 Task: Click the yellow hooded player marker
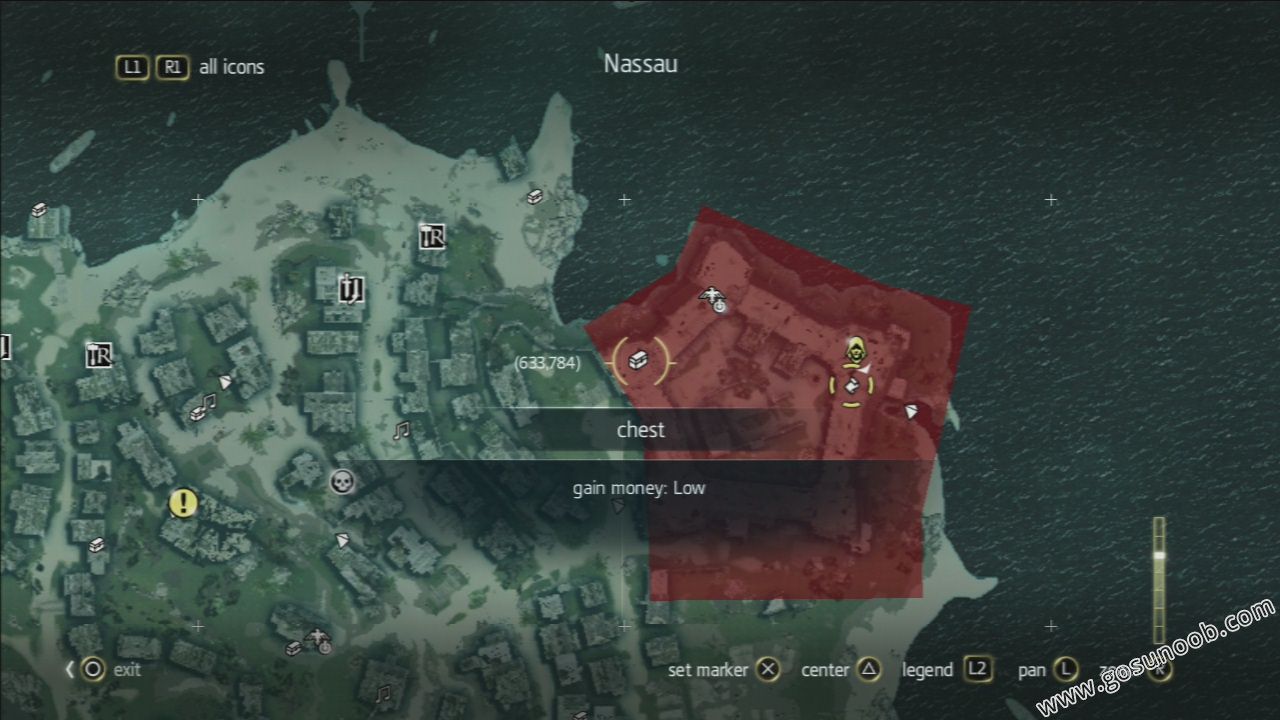point(855,350)
